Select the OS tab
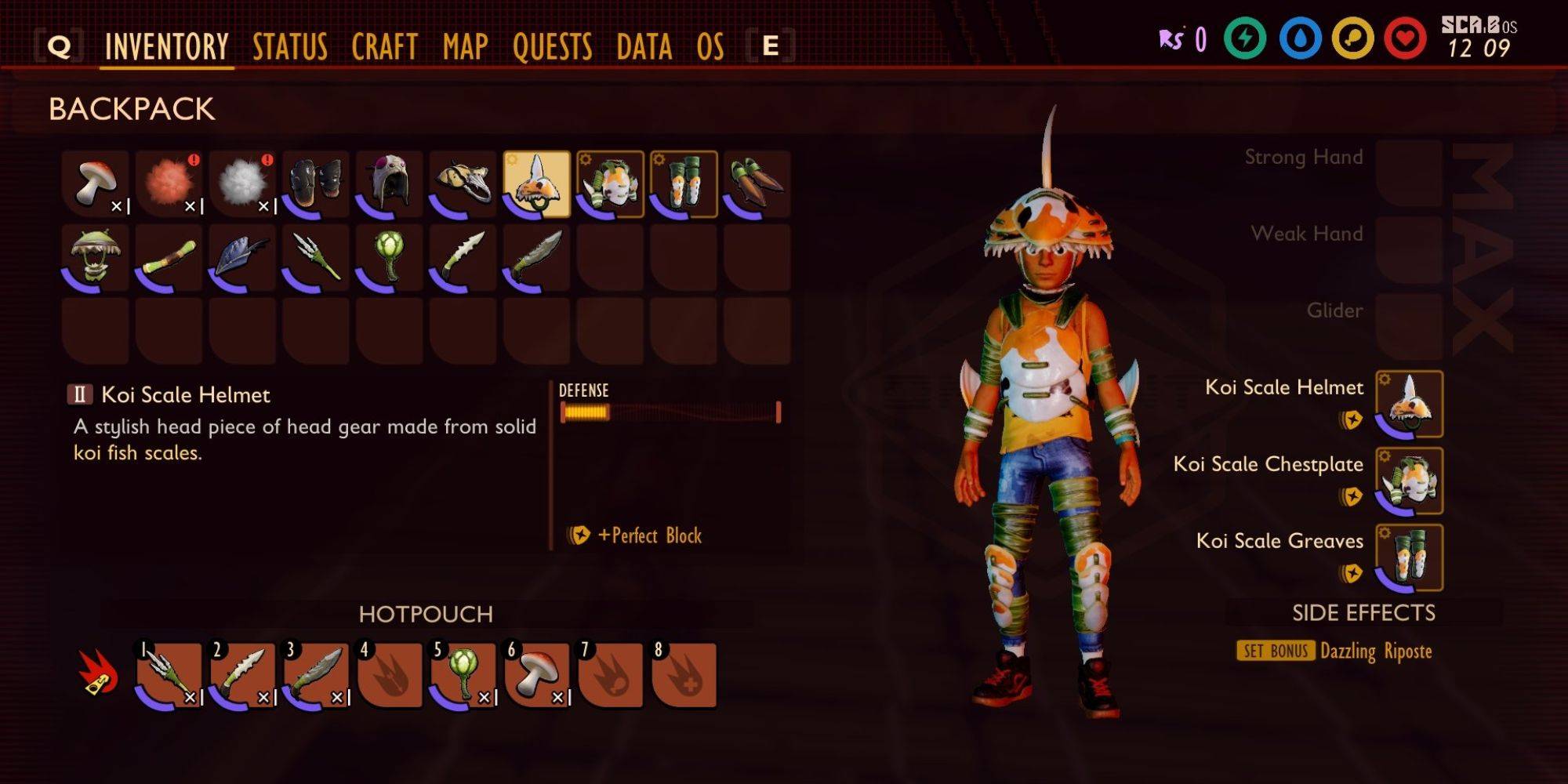 click(x=710, y=47)
